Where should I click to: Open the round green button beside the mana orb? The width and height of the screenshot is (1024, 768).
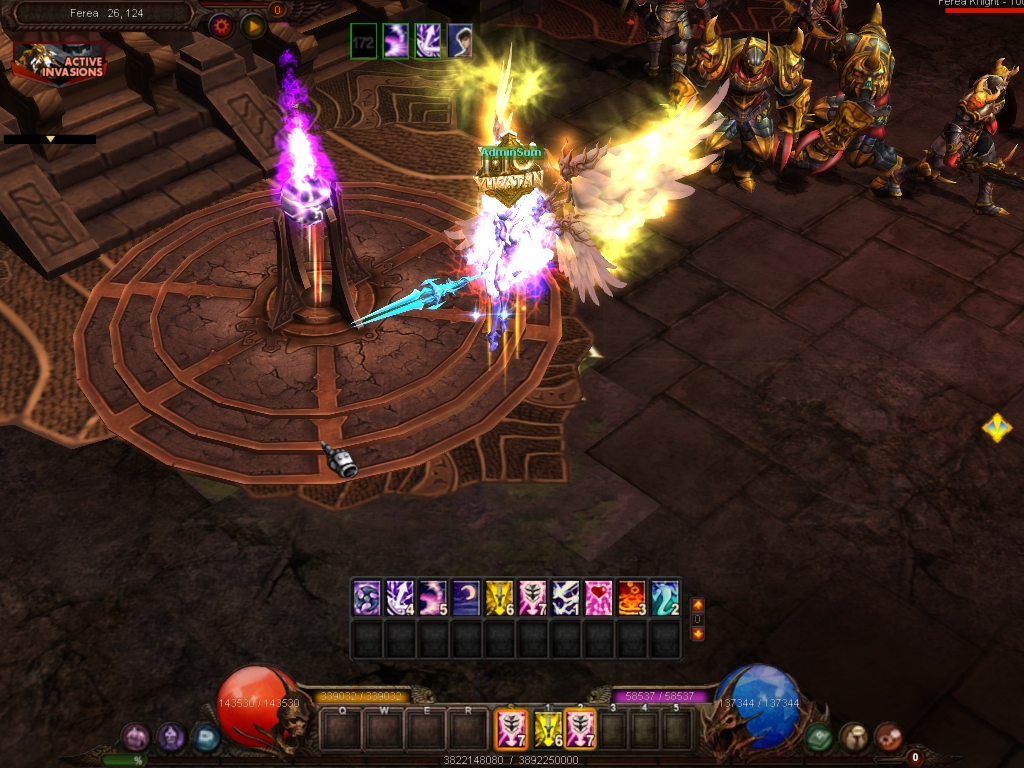[819, 737]
